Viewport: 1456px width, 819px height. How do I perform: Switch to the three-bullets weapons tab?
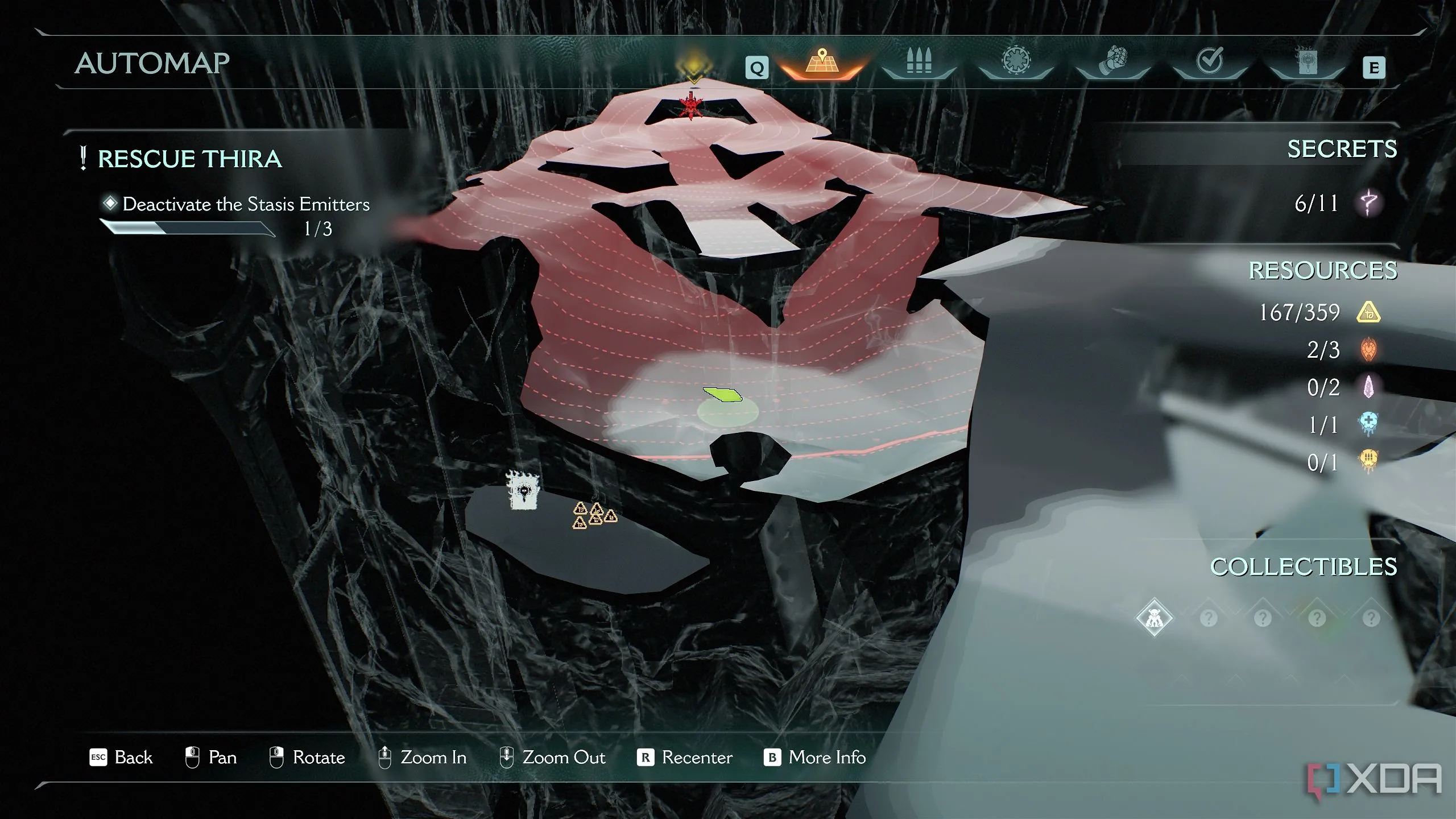coord(918,61)
